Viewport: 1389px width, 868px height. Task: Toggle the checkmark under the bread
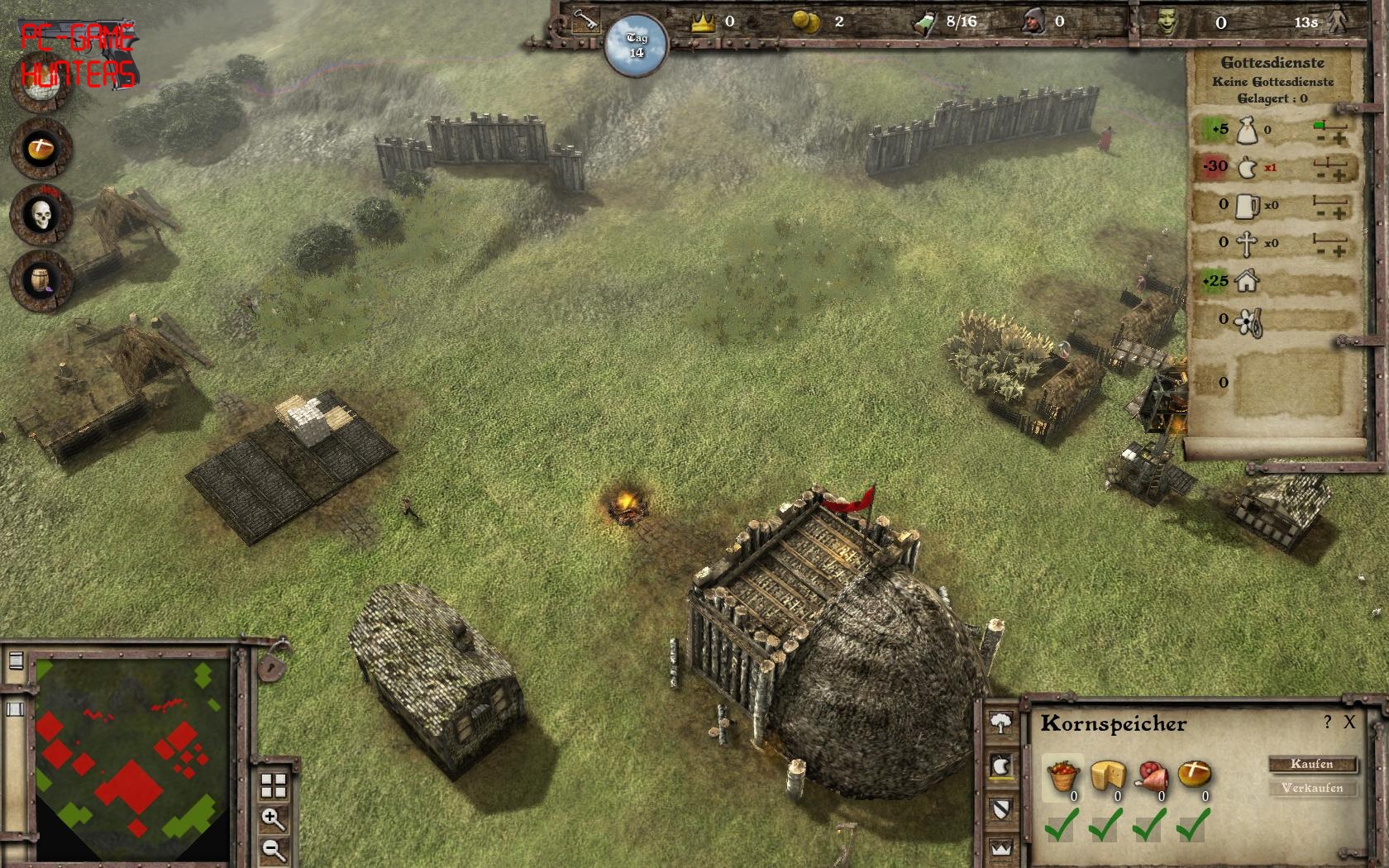point(1193,824)
